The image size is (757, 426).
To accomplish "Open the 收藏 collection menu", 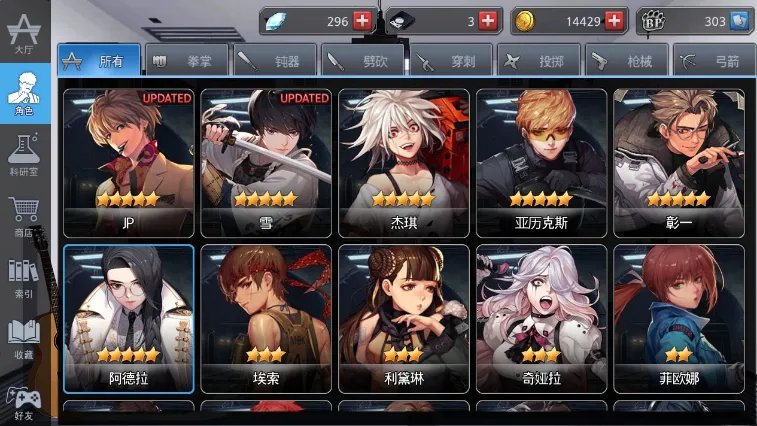I will point(24,339).
